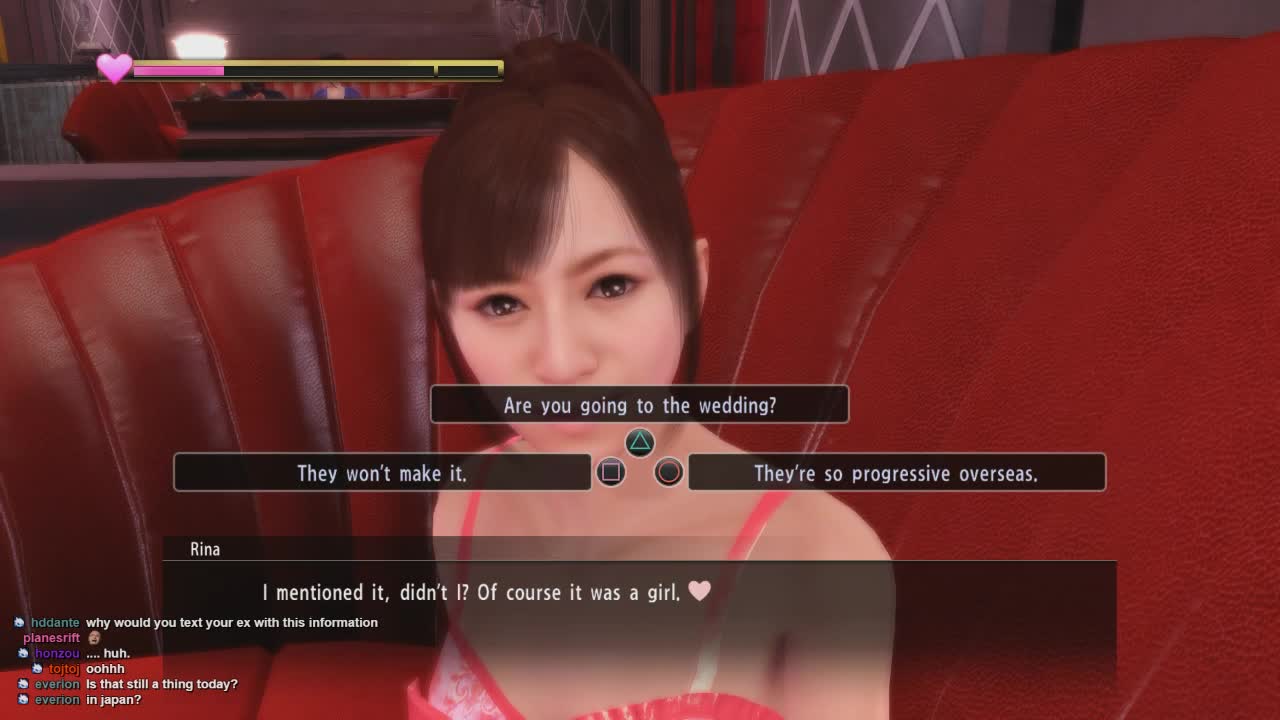
Task: Choose "Are you going to the wedding?" reply
Action: (639, 405)
